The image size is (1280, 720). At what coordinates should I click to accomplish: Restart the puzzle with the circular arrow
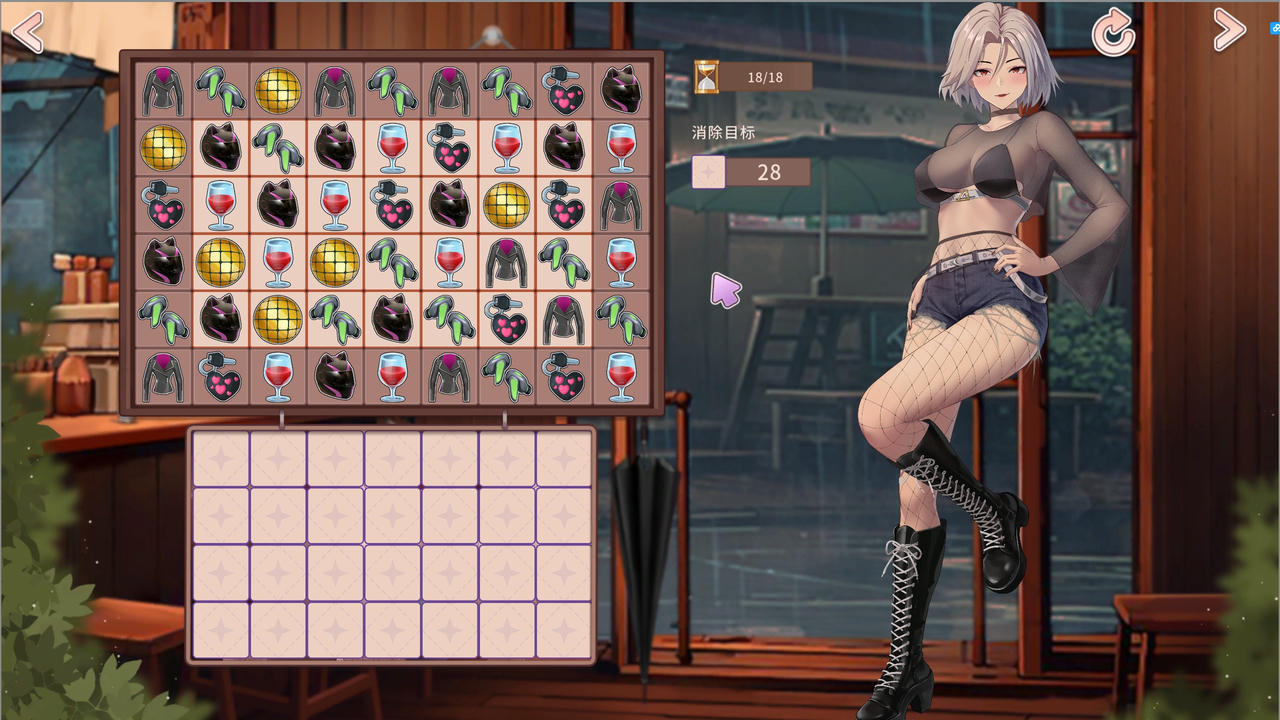1113,35
